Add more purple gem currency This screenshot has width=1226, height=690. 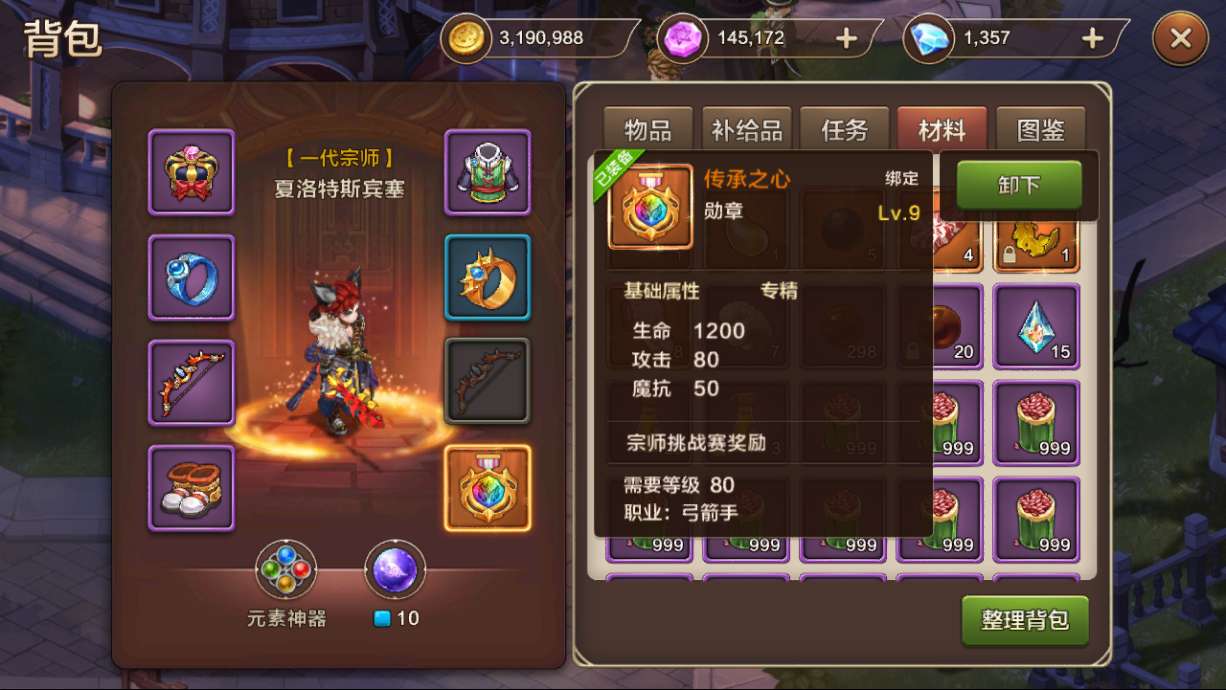tap(846, 39)
